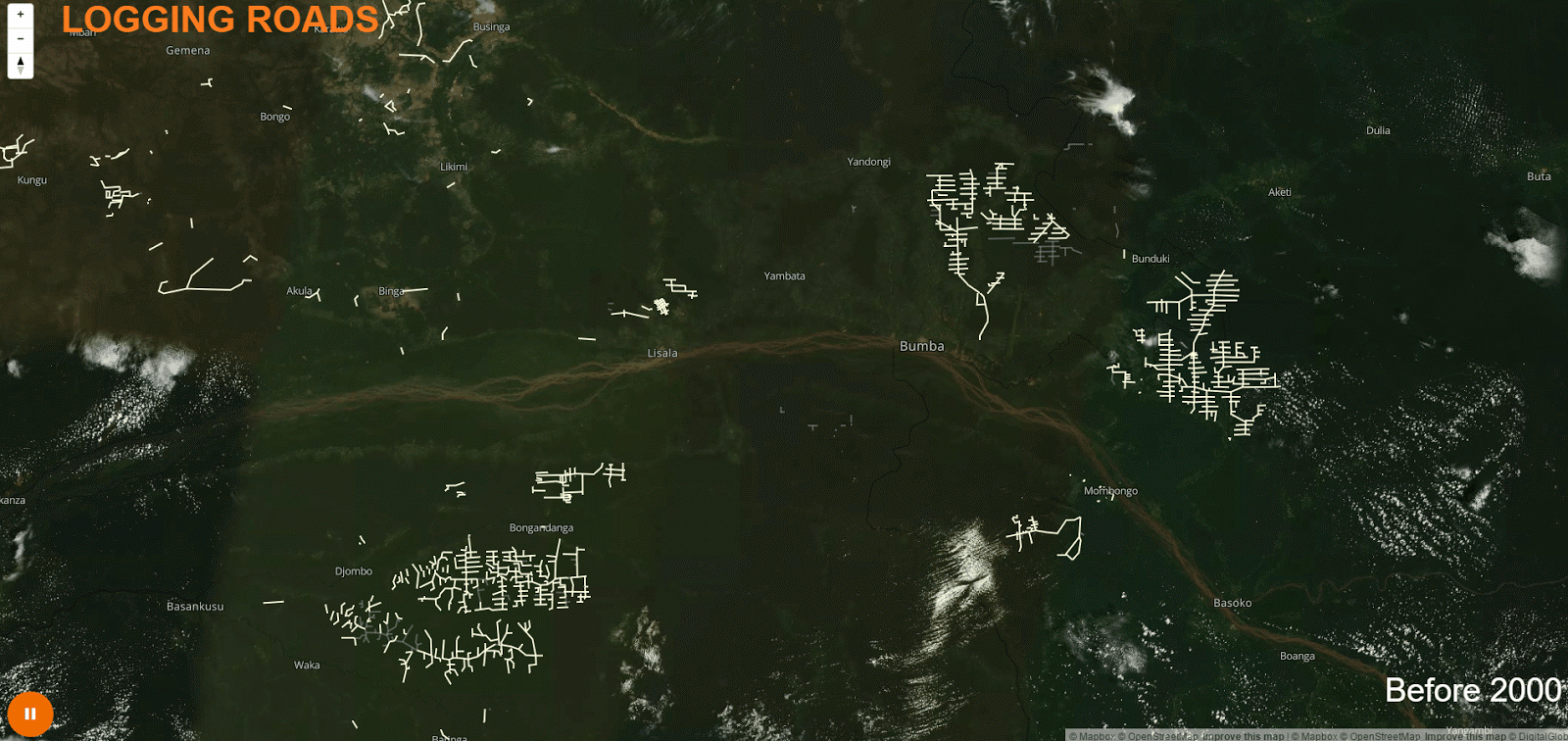Select the Basoko town label
This screenshot has height=741, width=1568.
1234,602
